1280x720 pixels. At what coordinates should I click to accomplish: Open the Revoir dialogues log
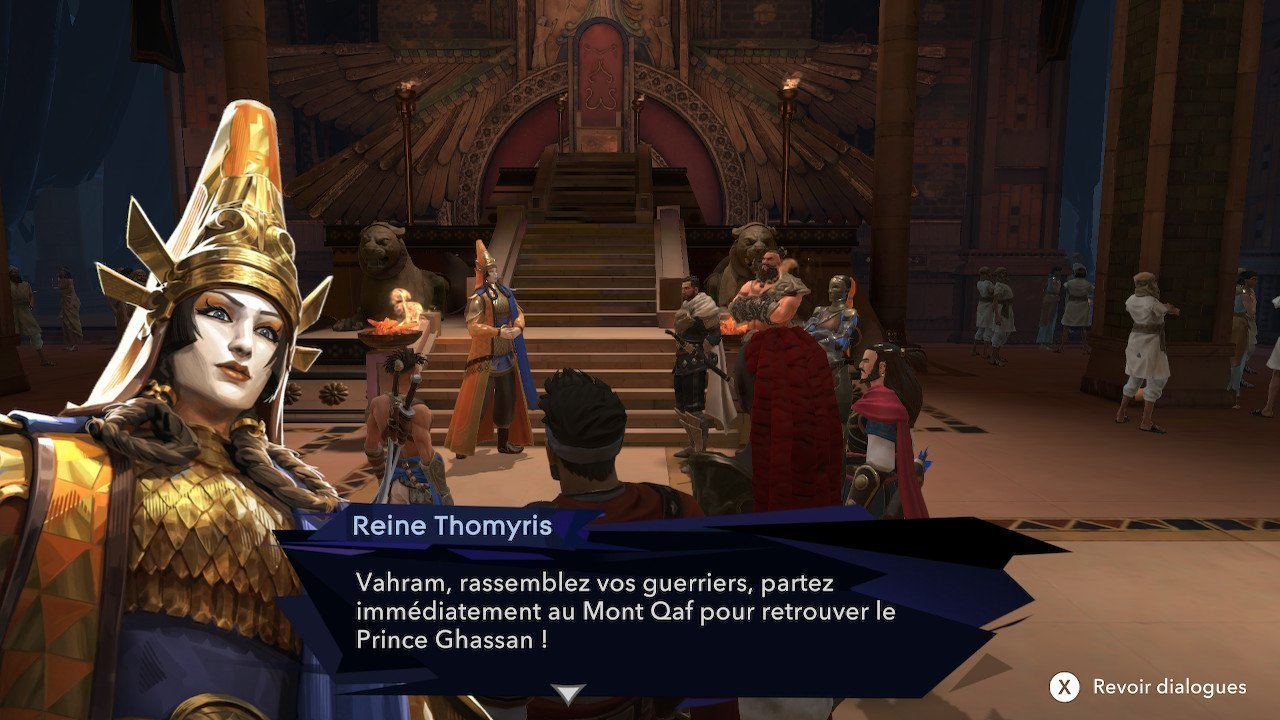pyautogui.click(x=1149, y=687)
